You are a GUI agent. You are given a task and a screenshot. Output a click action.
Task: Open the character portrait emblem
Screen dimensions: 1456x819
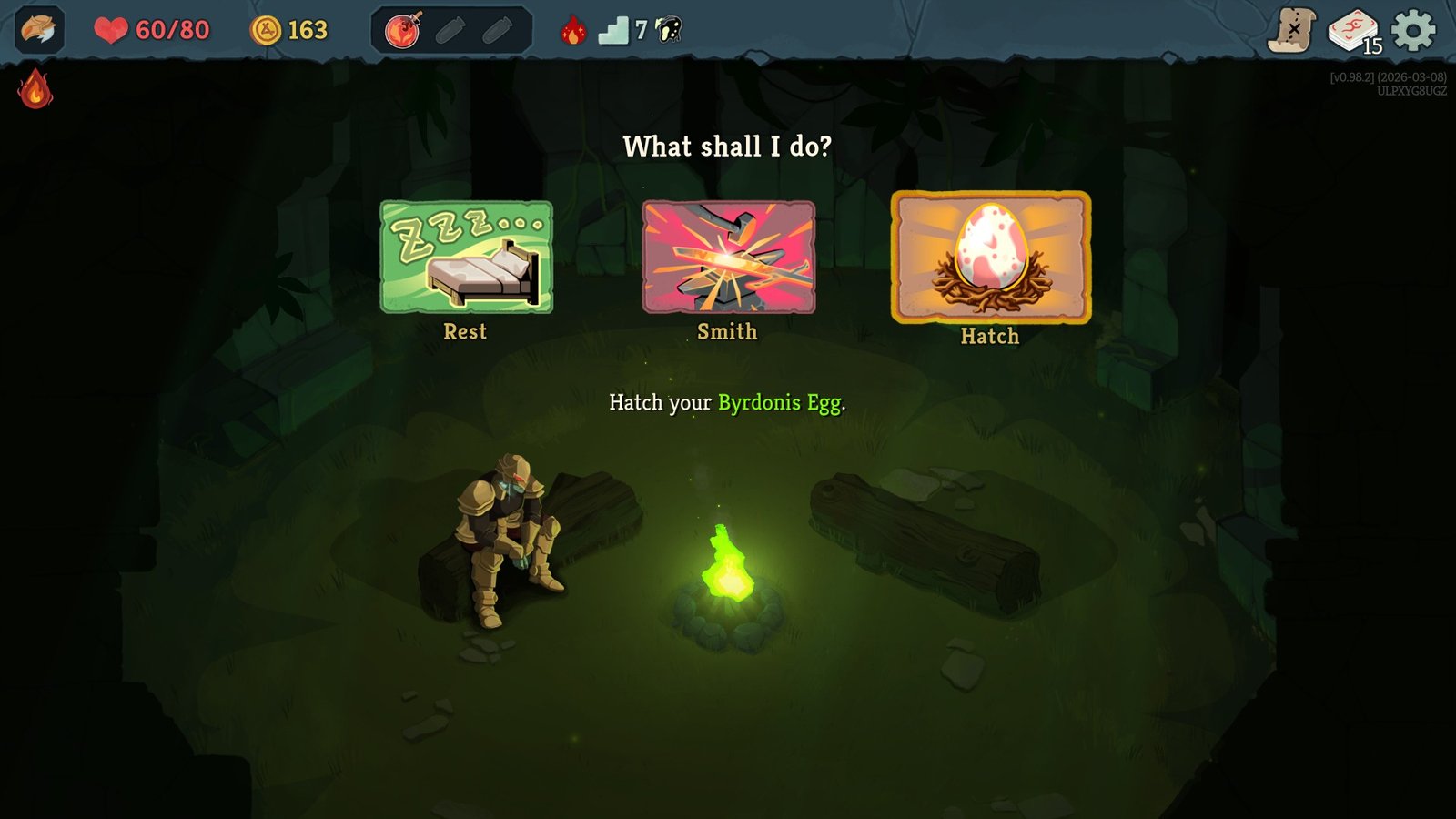pyautogui.click(x=34, y=29)
